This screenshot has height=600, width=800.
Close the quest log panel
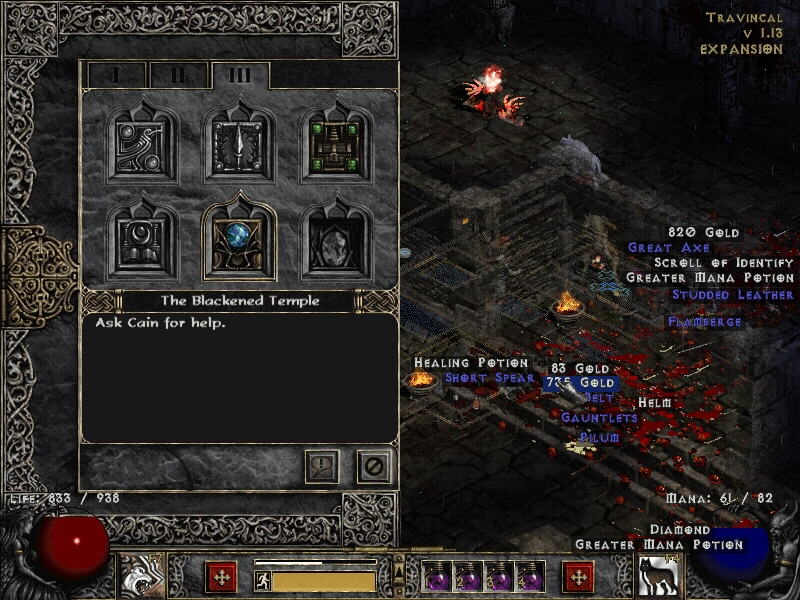tap(374, 466)
